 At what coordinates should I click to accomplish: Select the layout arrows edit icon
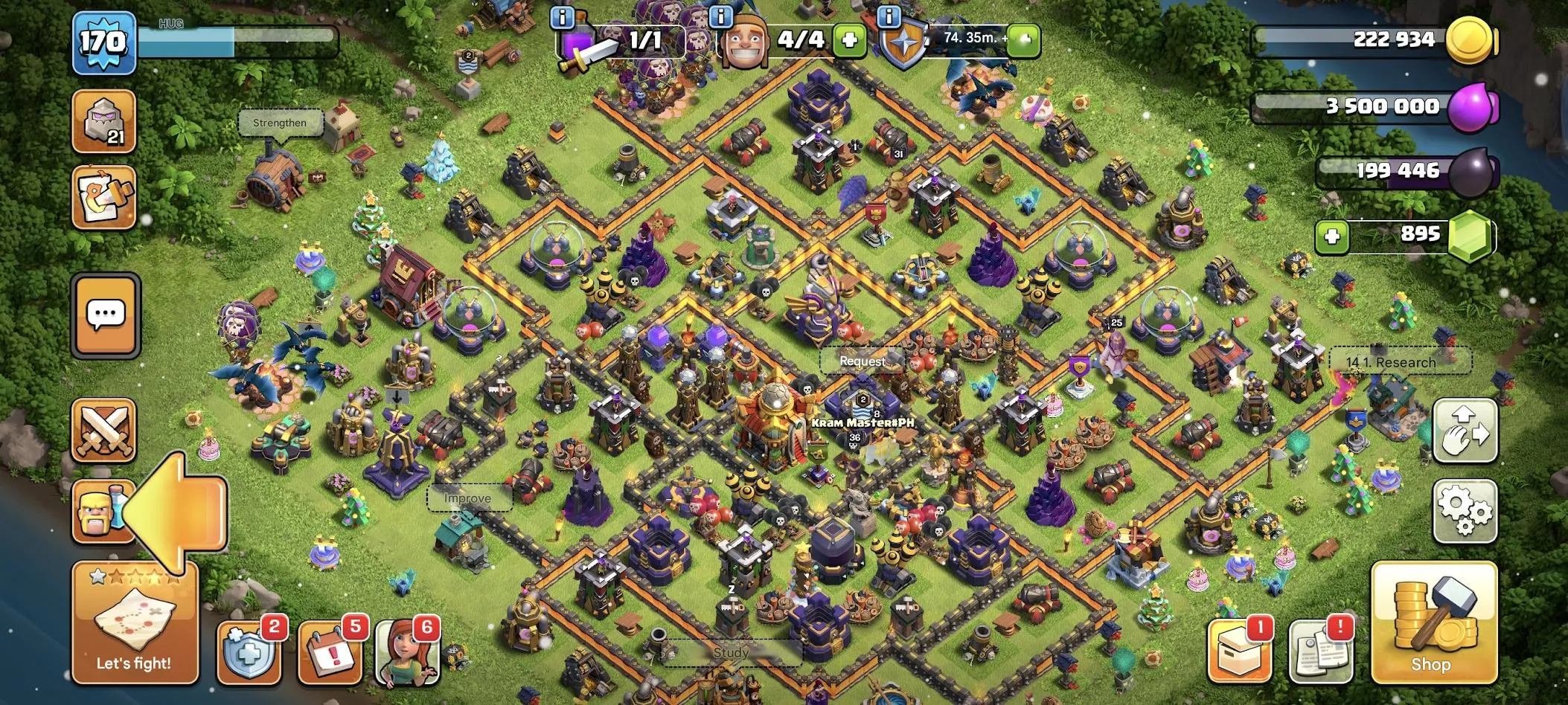(1465, 431)
